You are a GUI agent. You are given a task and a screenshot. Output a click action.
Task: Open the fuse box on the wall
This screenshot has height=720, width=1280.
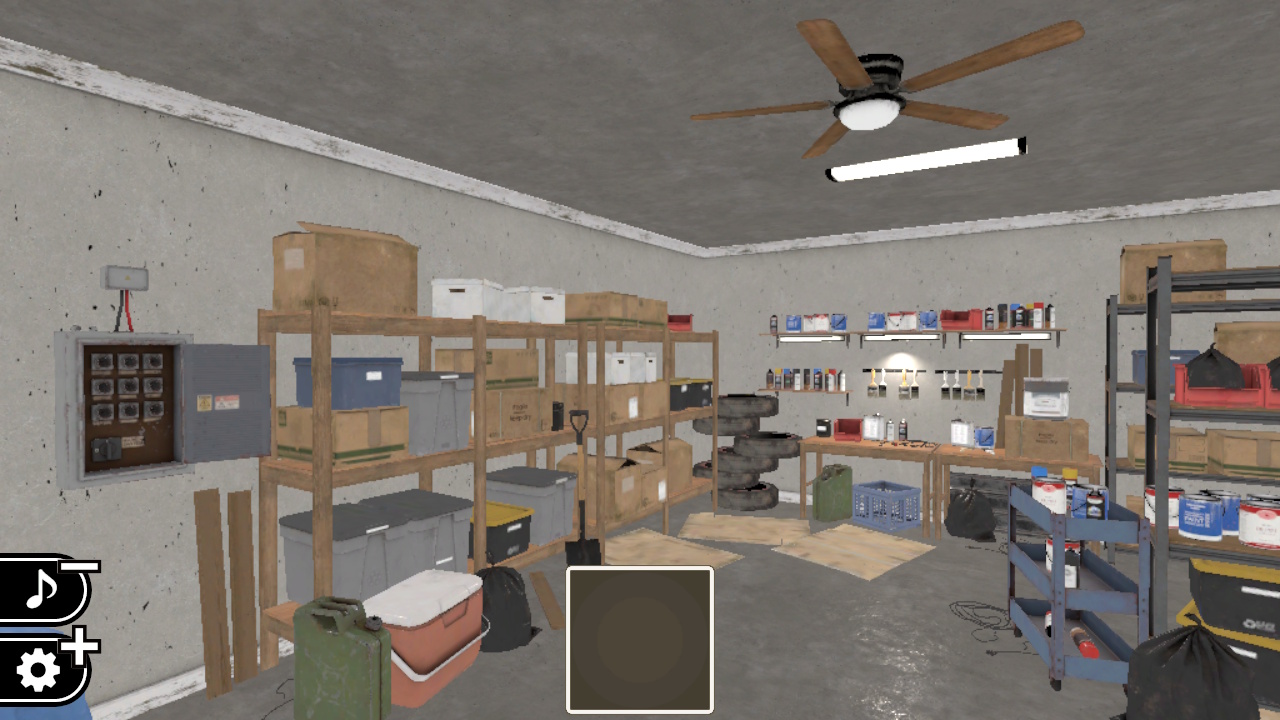(x=130, y=400)
